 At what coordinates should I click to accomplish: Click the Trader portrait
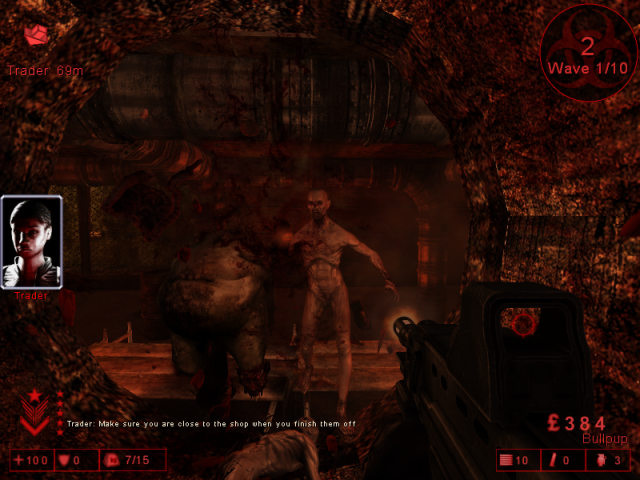click(32, 241)
